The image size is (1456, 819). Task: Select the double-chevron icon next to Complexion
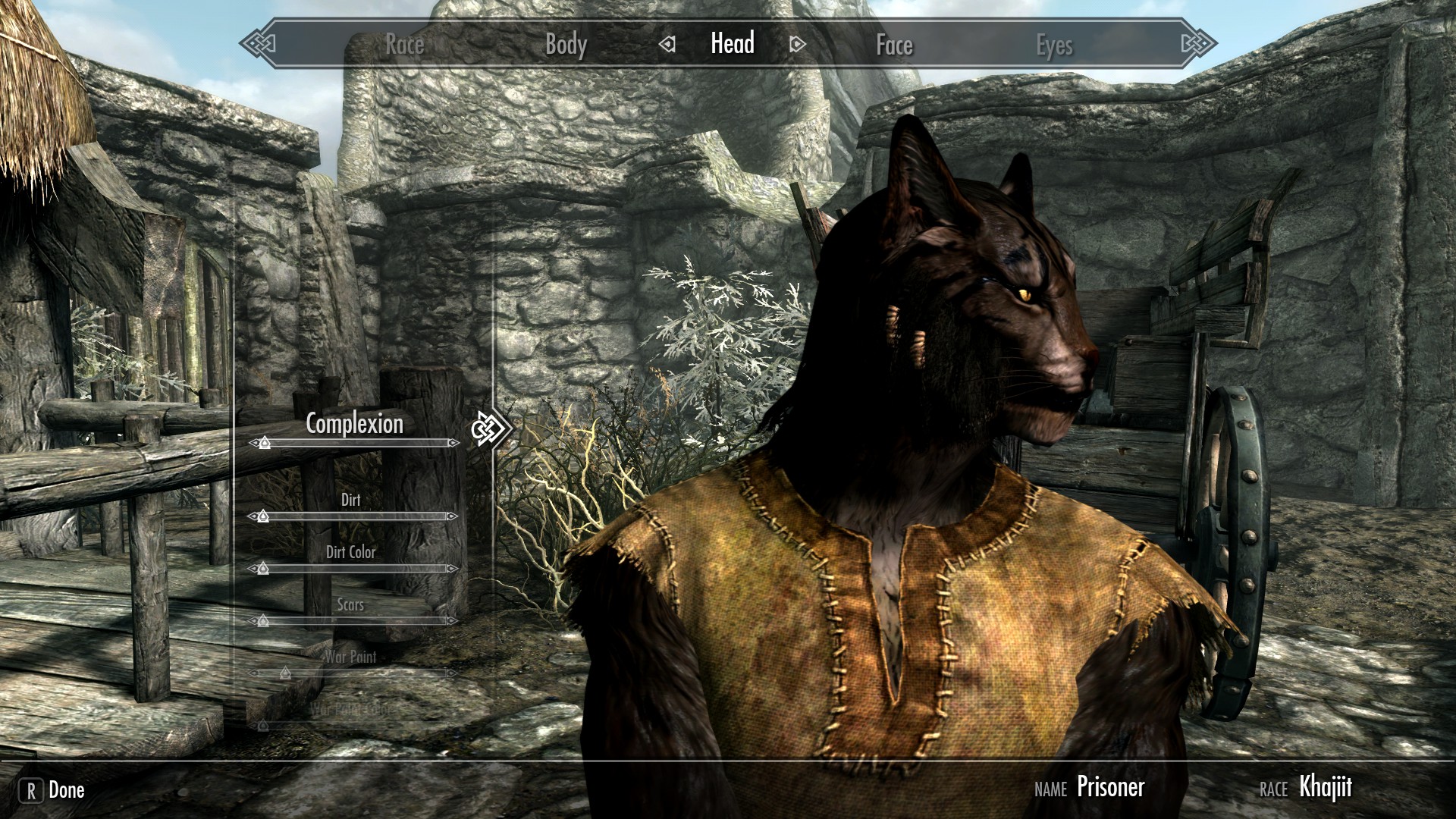click(489, 428)
